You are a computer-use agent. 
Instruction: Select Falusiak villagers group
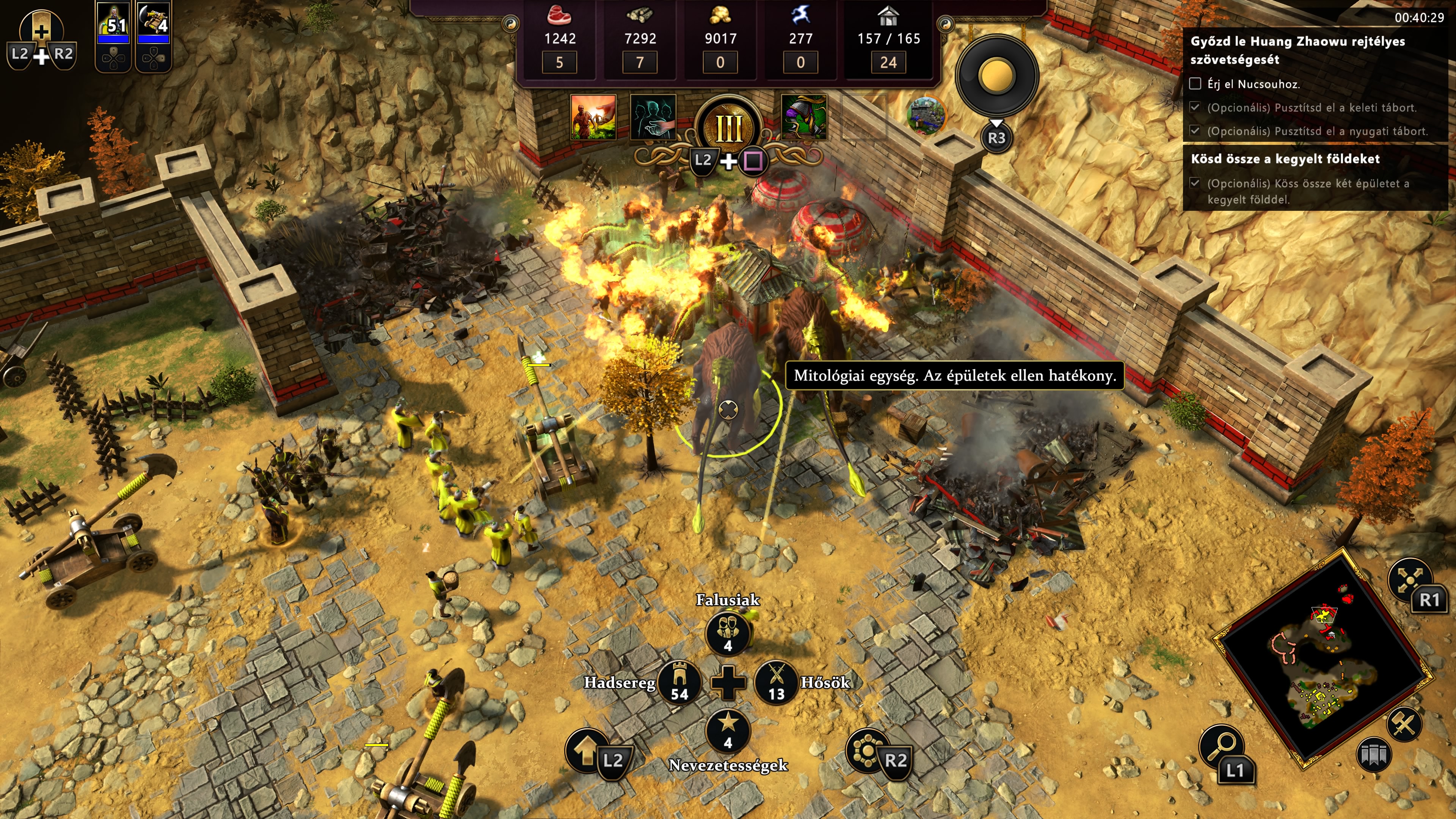tap(728, 632)
